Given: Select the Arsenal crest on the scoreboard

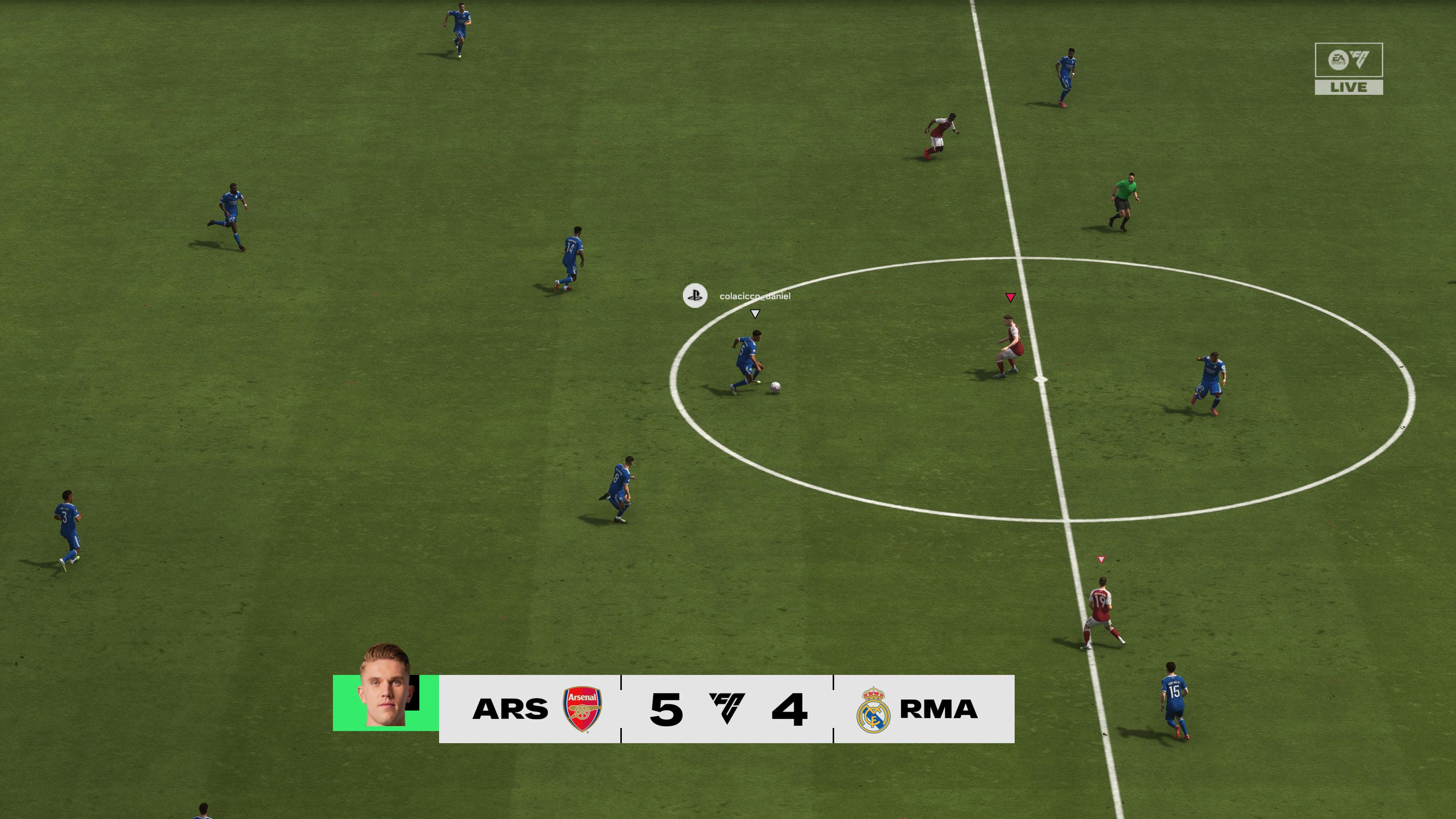Looking at the screenshot, I should pos(582,709).
